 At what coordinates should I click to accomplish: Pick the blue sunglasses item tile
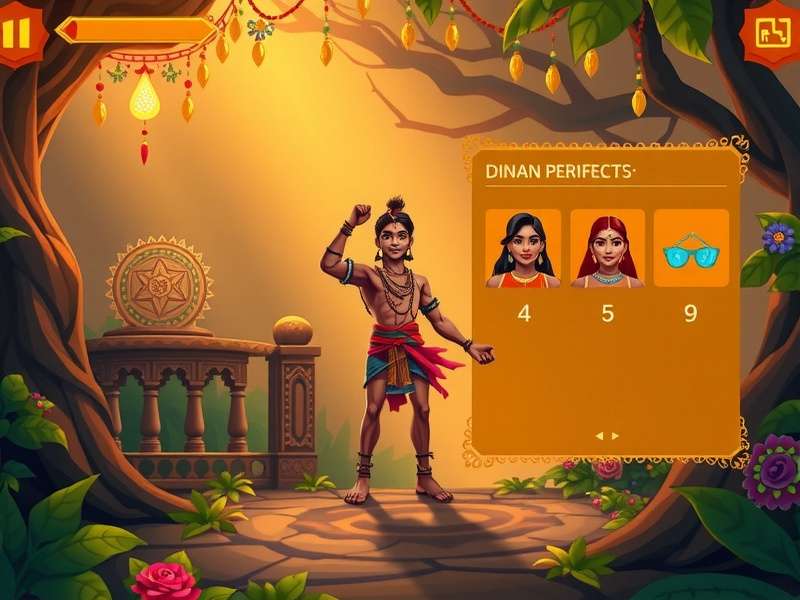(x=691, y=249)
